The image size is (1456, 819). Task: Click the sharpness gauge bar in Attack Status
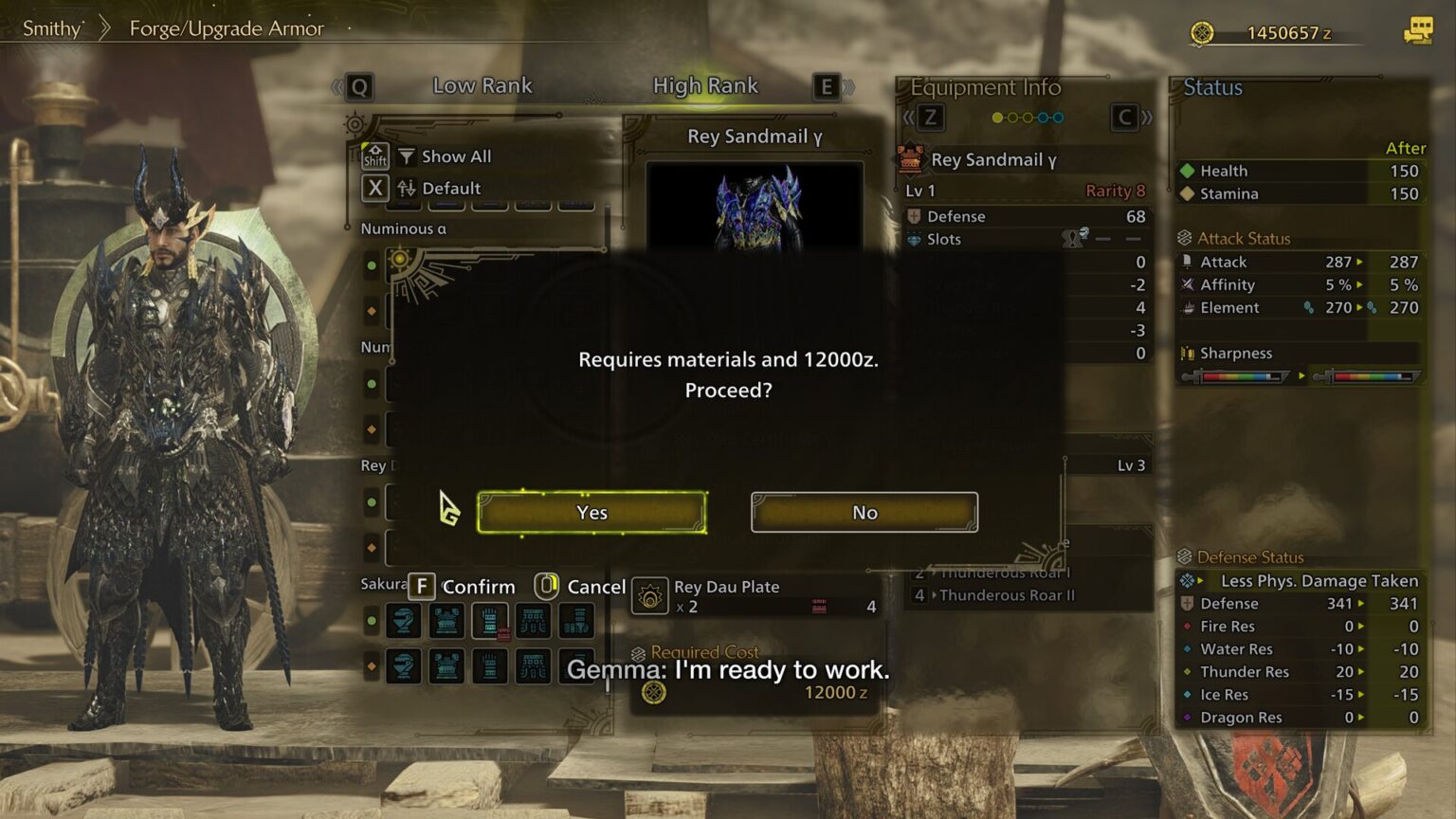tap(1242, 376)
